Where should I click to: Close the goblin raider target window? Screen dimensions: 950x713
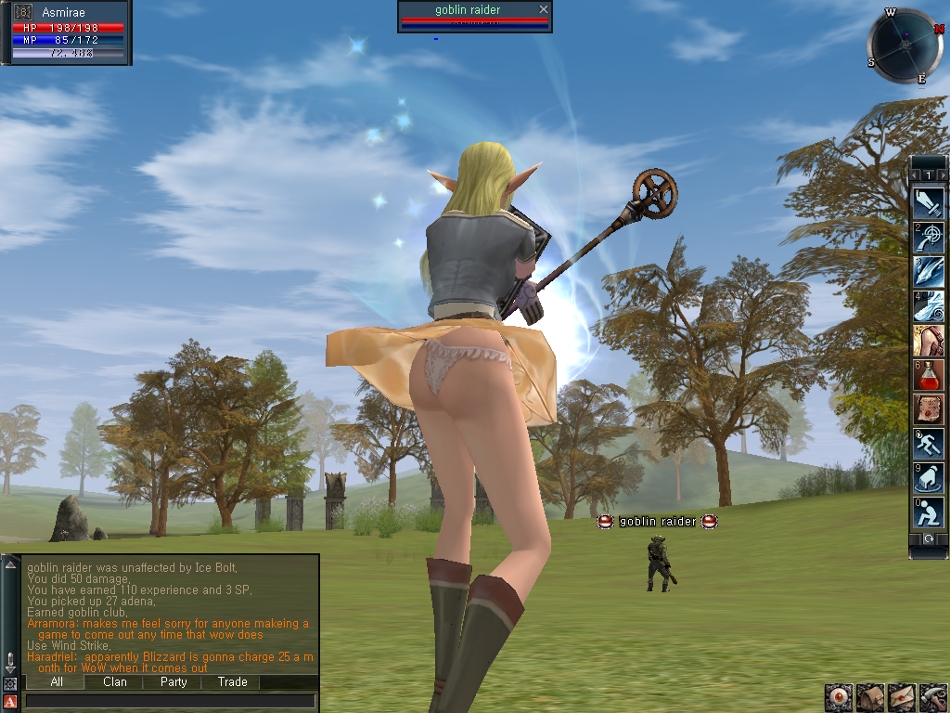click(x=543, y=9)
